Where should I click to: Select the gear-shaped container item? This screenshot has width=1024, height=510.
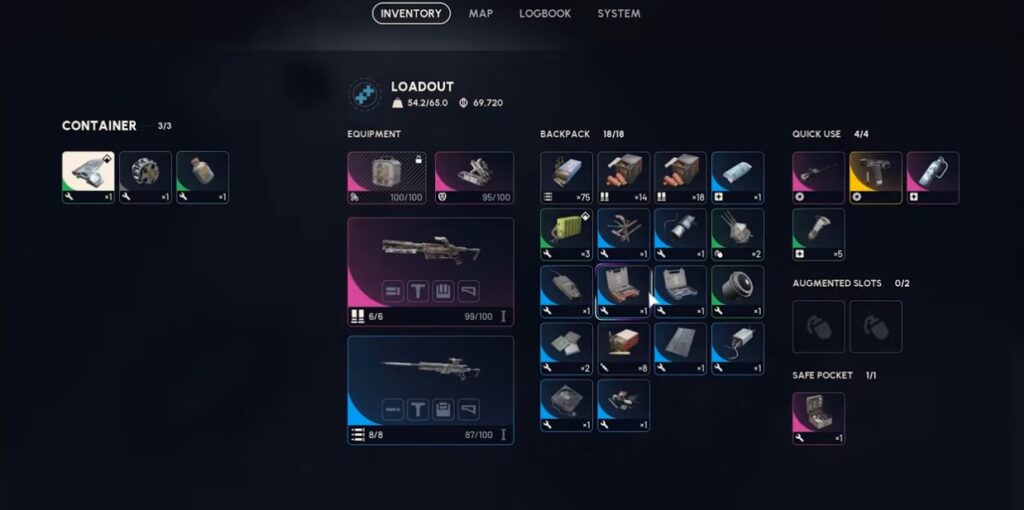146,177
